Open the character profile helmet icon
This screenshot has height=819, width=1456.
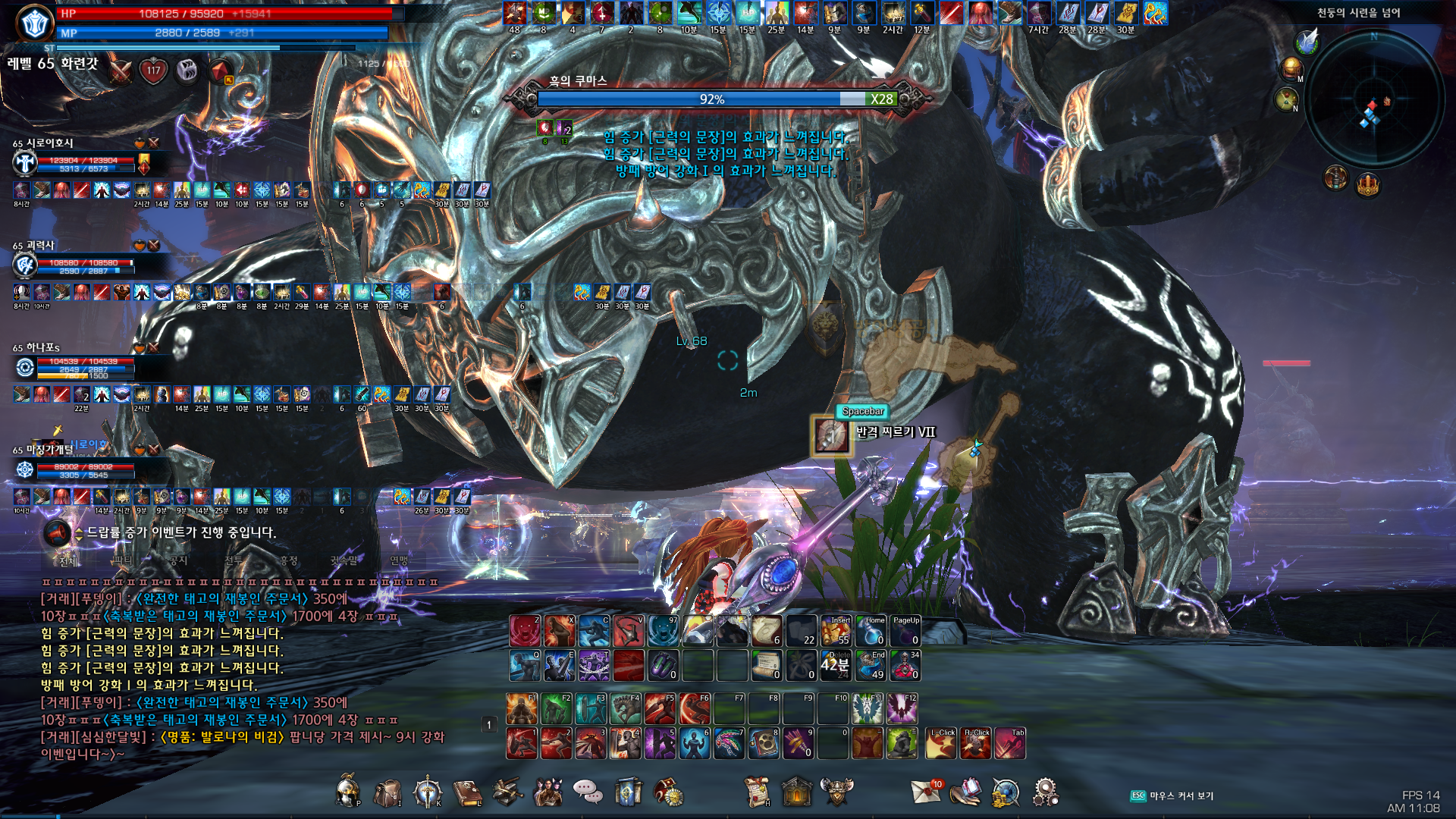pos(348,792)
